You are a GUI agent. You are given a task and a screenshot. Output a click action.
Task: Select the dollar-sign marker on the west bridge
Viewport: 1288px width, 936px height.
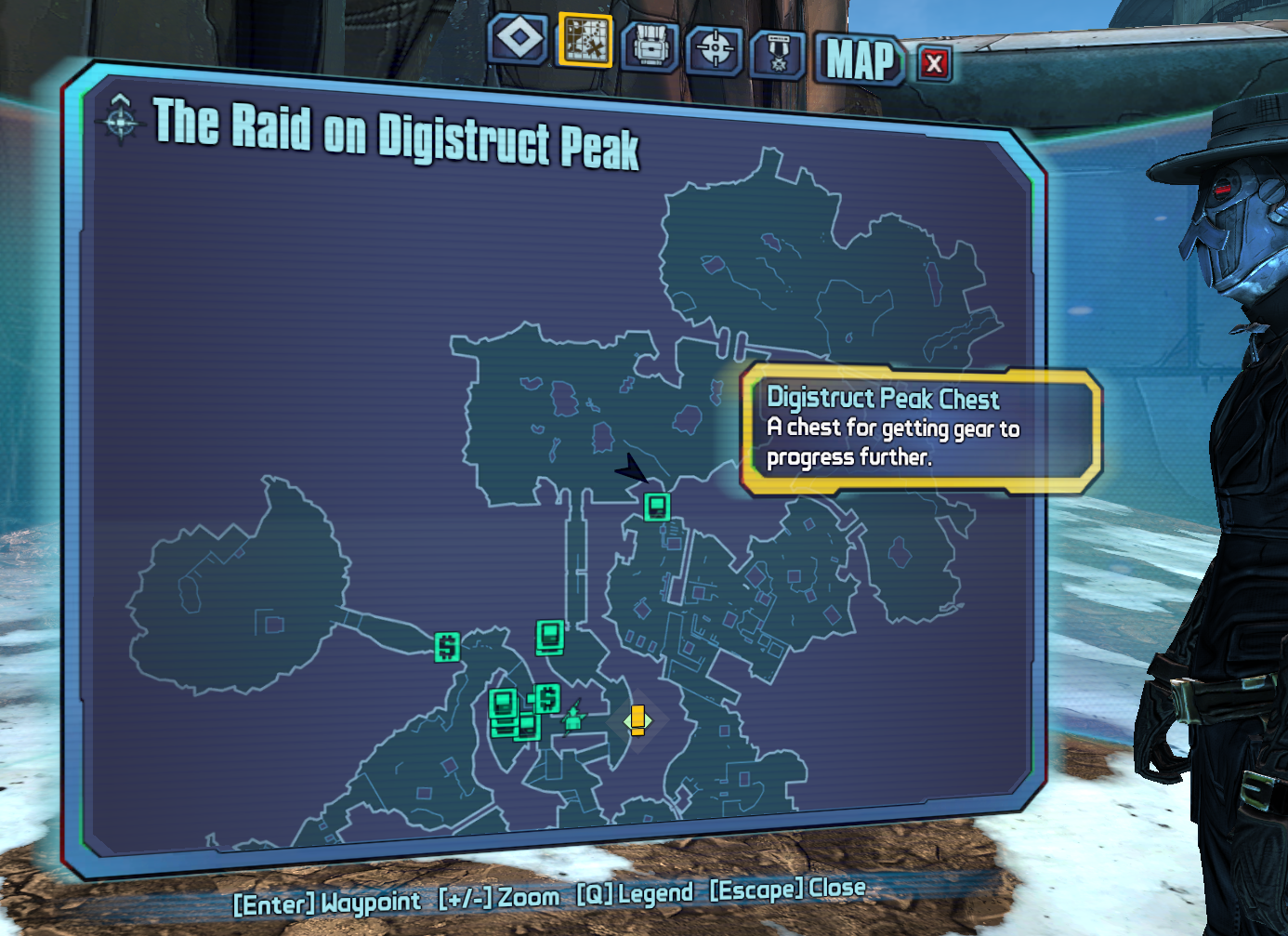(x=447, y=646)
